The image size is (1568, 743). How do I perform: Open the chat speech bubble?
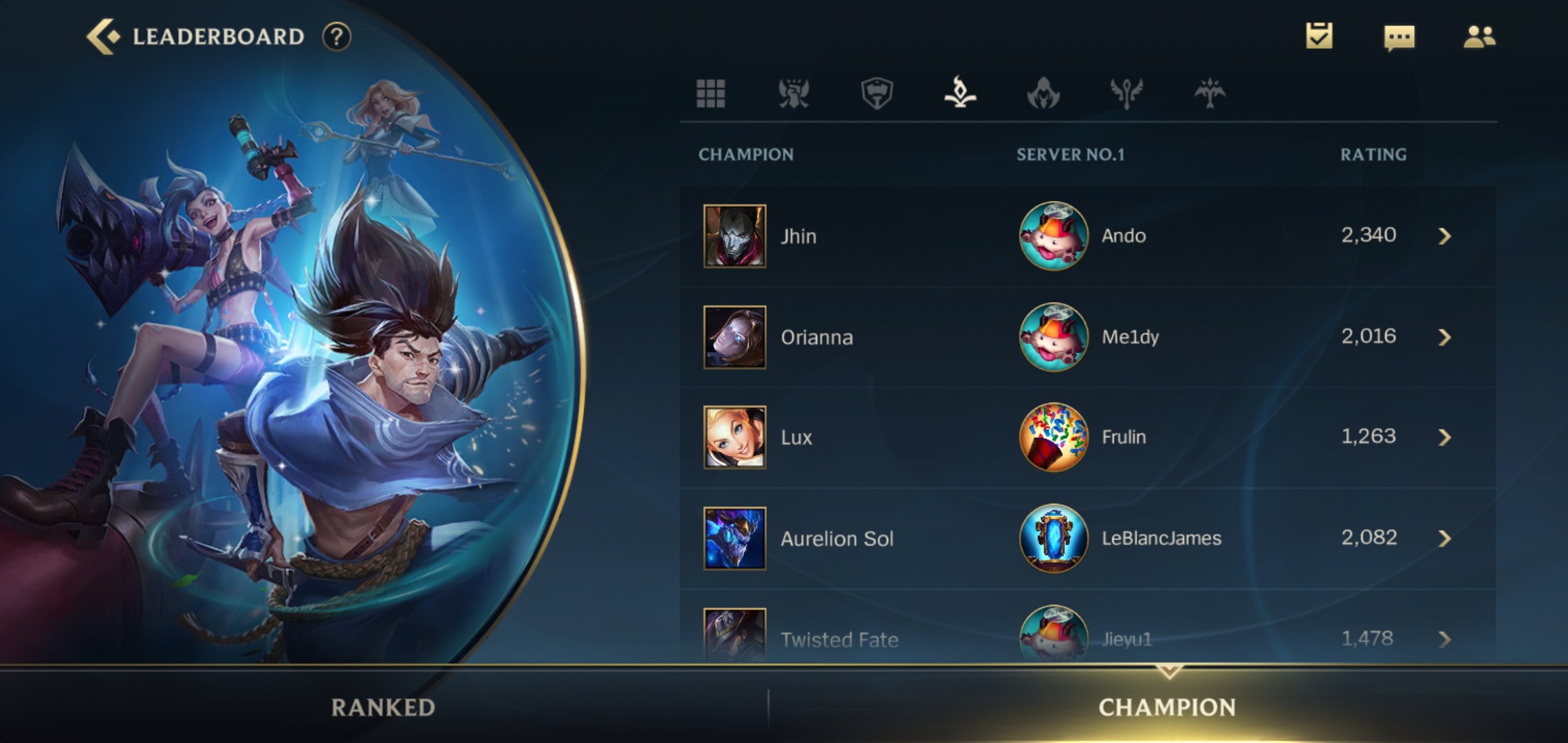[1399, 38]
